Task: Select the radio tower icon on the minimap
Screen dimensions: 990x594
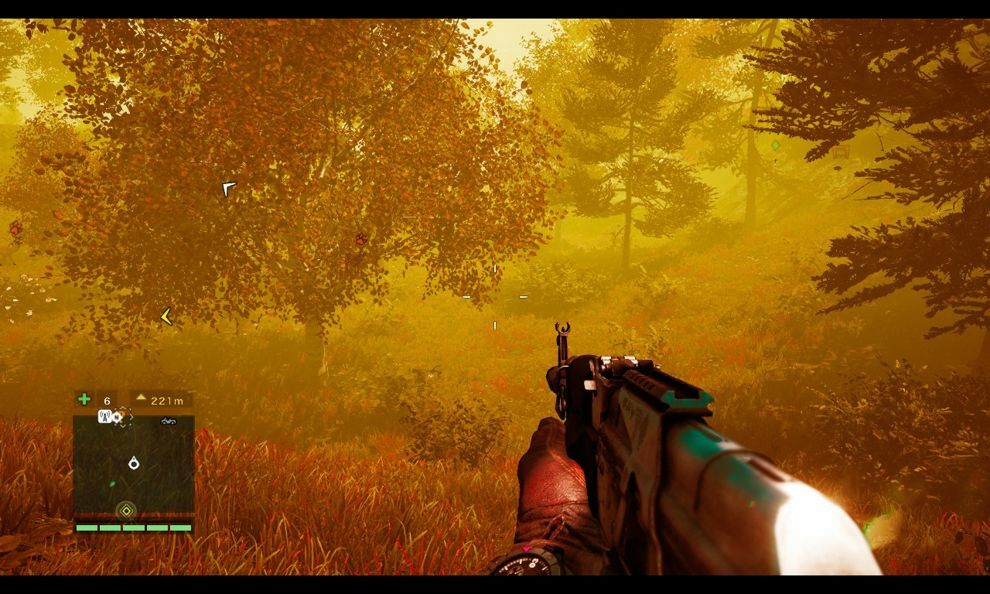Action: (103, 416)
